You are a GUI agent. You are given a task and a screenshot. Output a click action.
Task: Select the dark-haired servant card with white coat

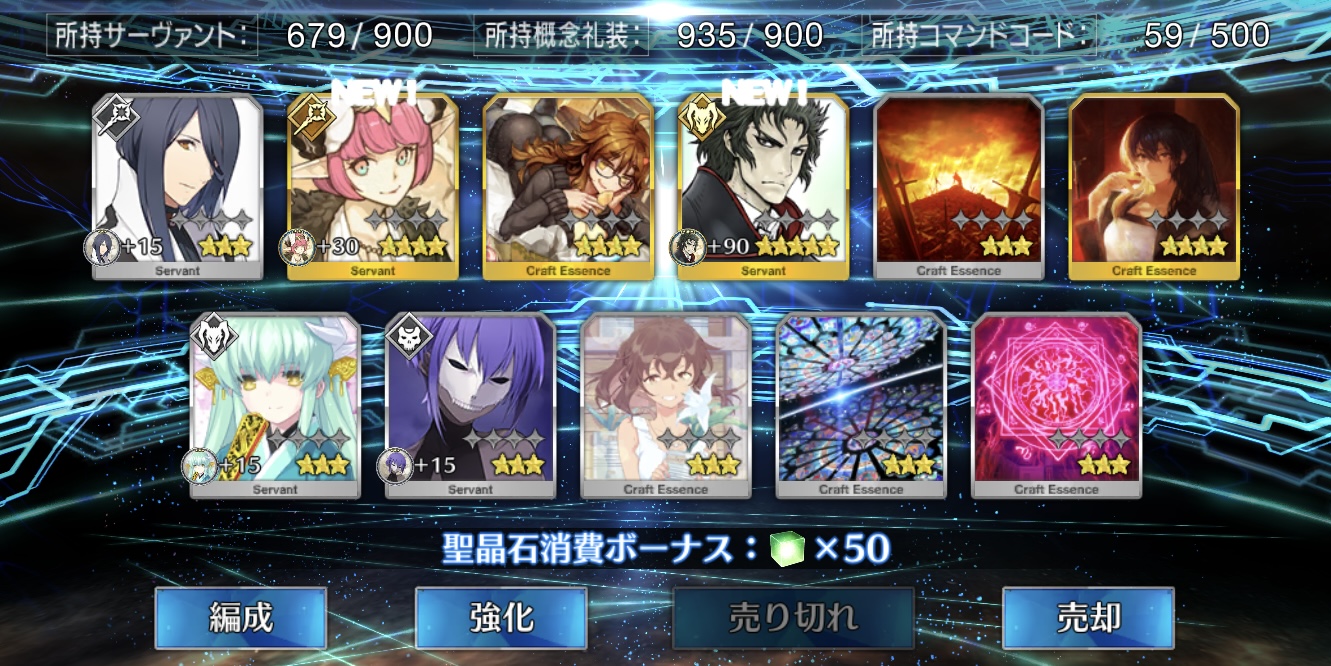[x=177, y=185]
